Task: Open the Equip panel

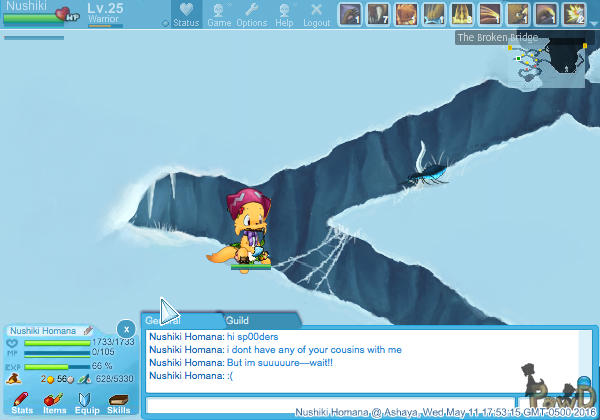Action: coord(86,403)
